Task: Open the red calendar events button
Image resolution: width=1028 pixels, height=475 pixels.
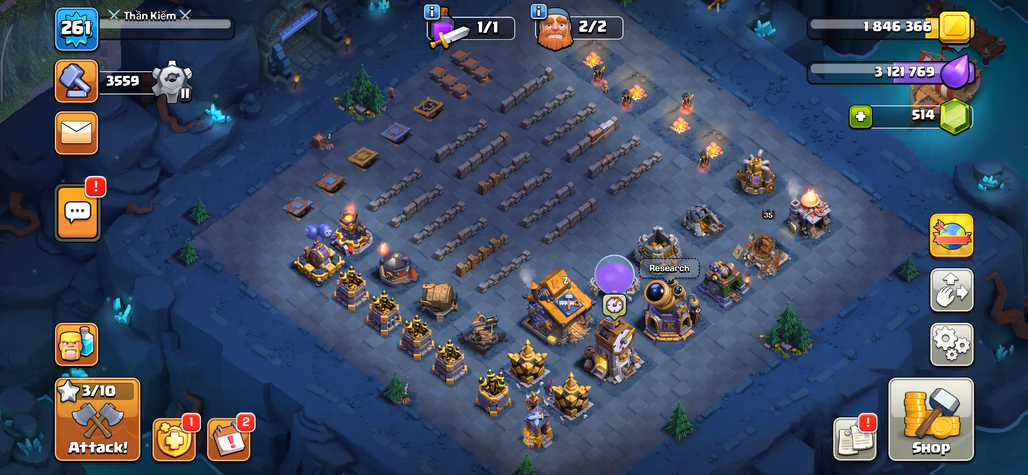Action: 228,440
